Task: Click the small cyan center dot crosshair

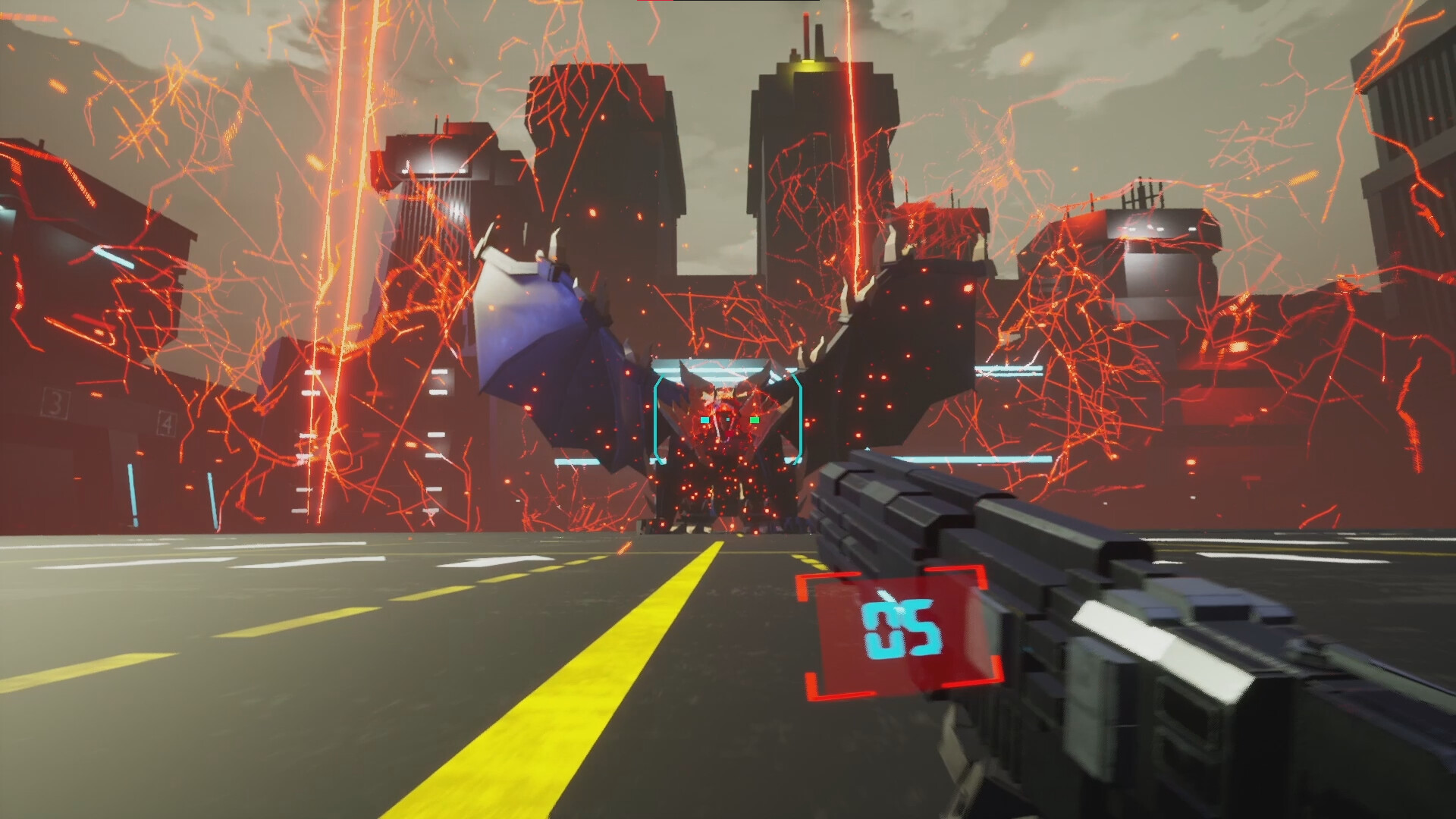Action: coord(728,419)
